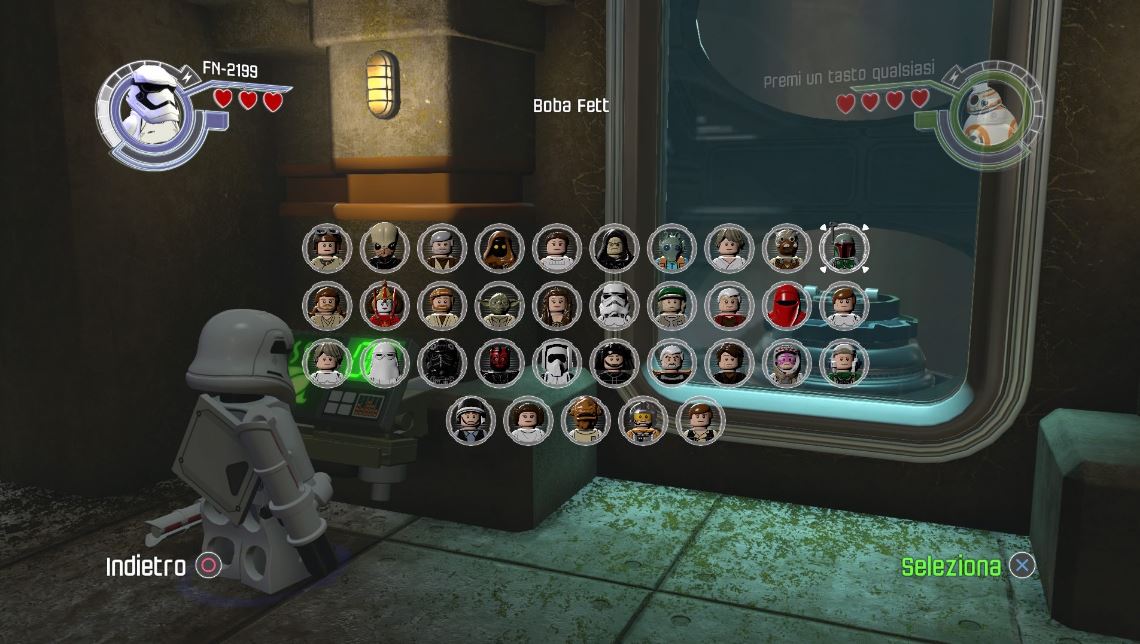Screen dimensions: 1140x644
Task: Select the Han Solo portrait in bottom row
Action: point(701,420)
